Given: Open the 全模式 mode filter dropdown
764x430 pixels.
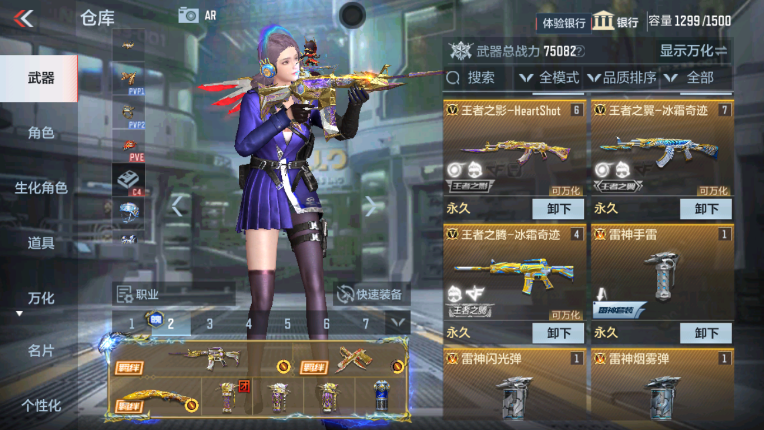Looking at the screenshot, I should [550, 77].
